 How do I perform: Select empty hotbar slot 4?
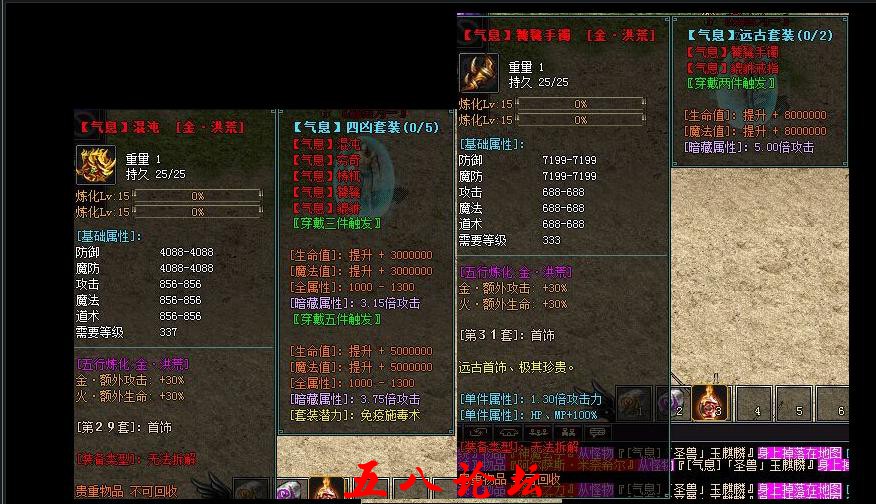point(753,402)
